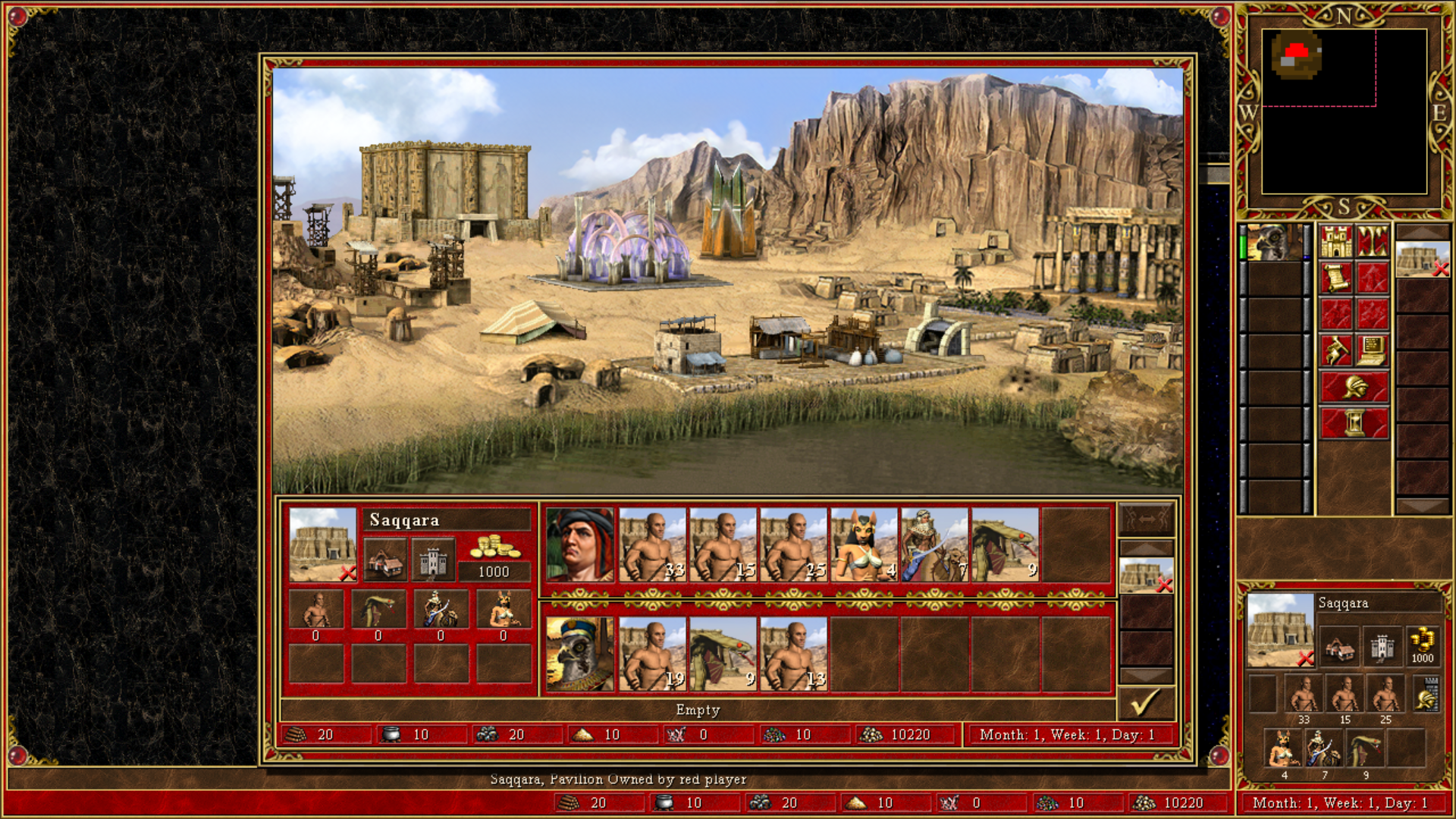End the turn with the hourglass button
1456x819 pixels.
click(x=1354, y=423)
